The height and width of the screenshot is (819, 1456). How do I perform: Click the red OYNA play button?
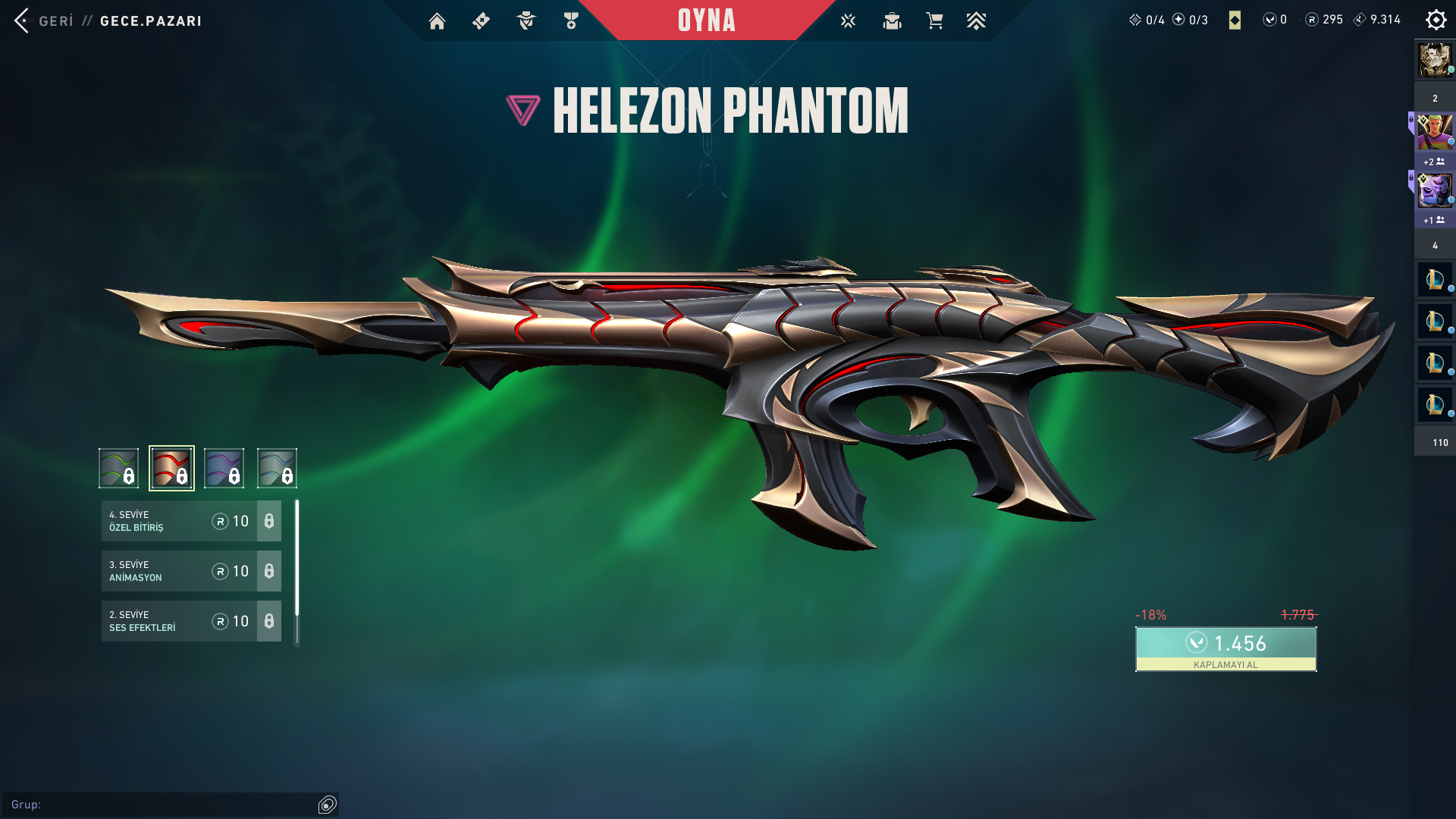click(x=706, y=20)
